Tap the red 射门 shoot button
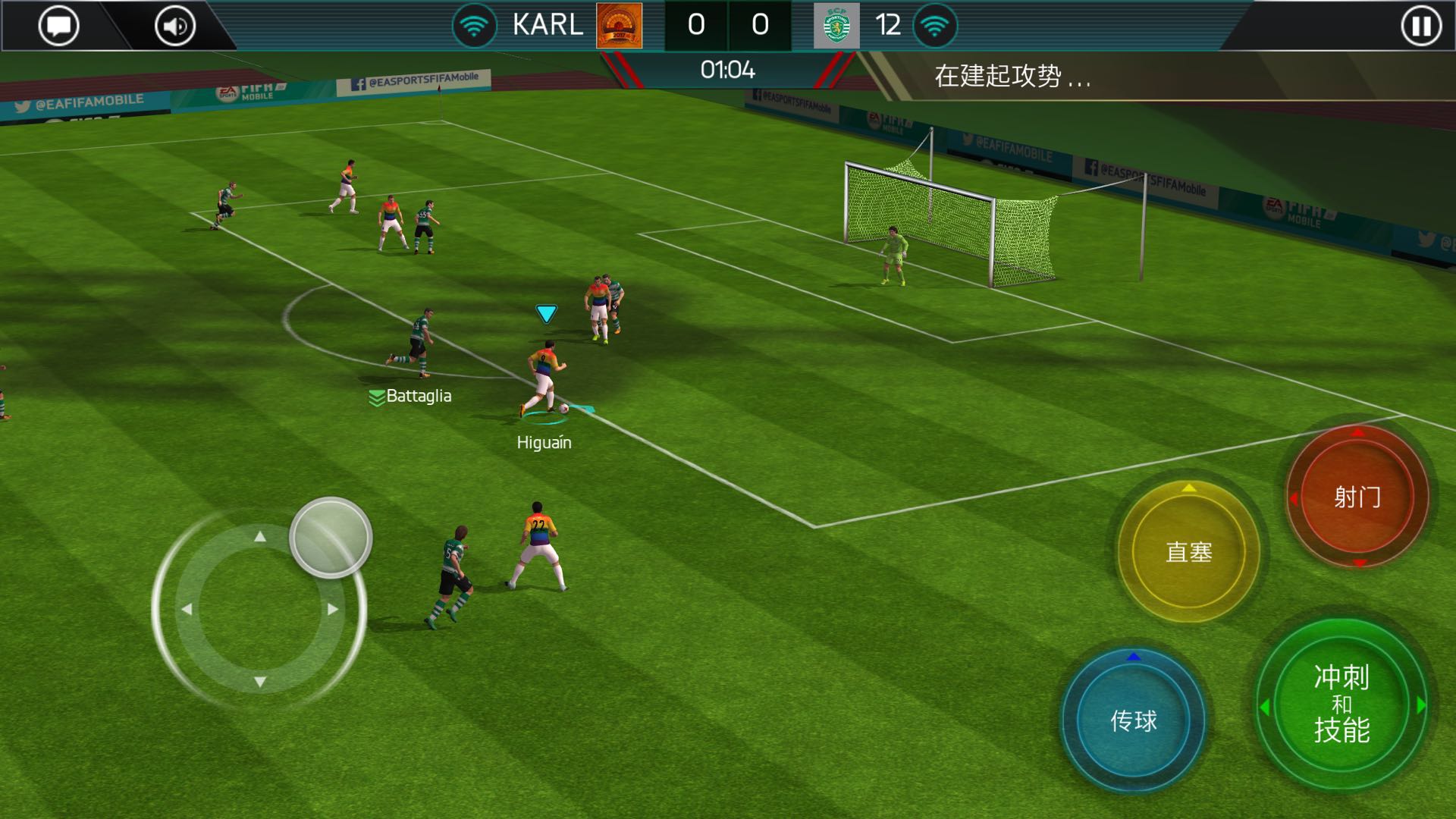Image resolution: width=1456 pixels, height=819 pixels. coord(1357,497)
